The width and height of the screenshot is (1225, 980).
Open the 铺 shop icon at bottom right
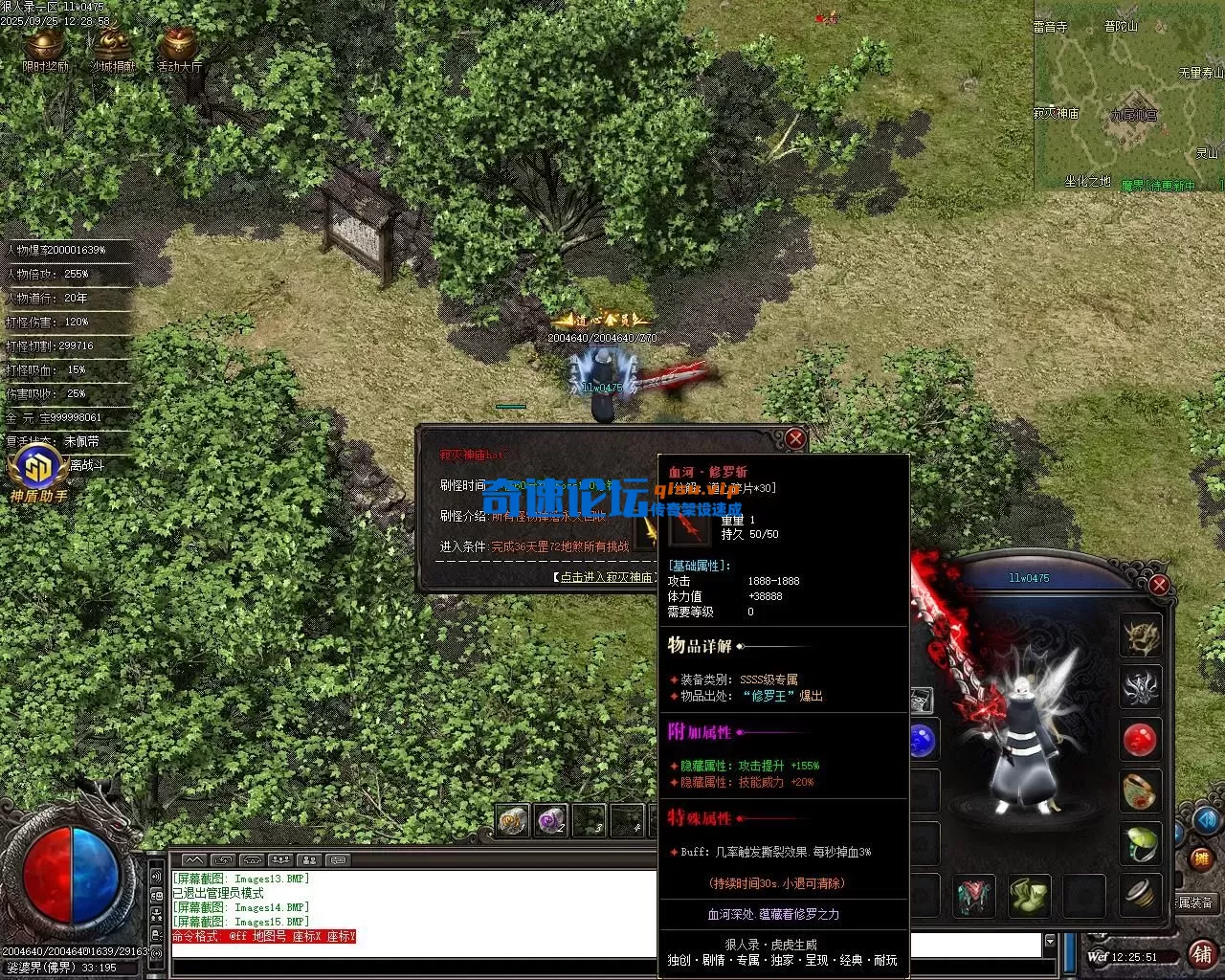1202,955
